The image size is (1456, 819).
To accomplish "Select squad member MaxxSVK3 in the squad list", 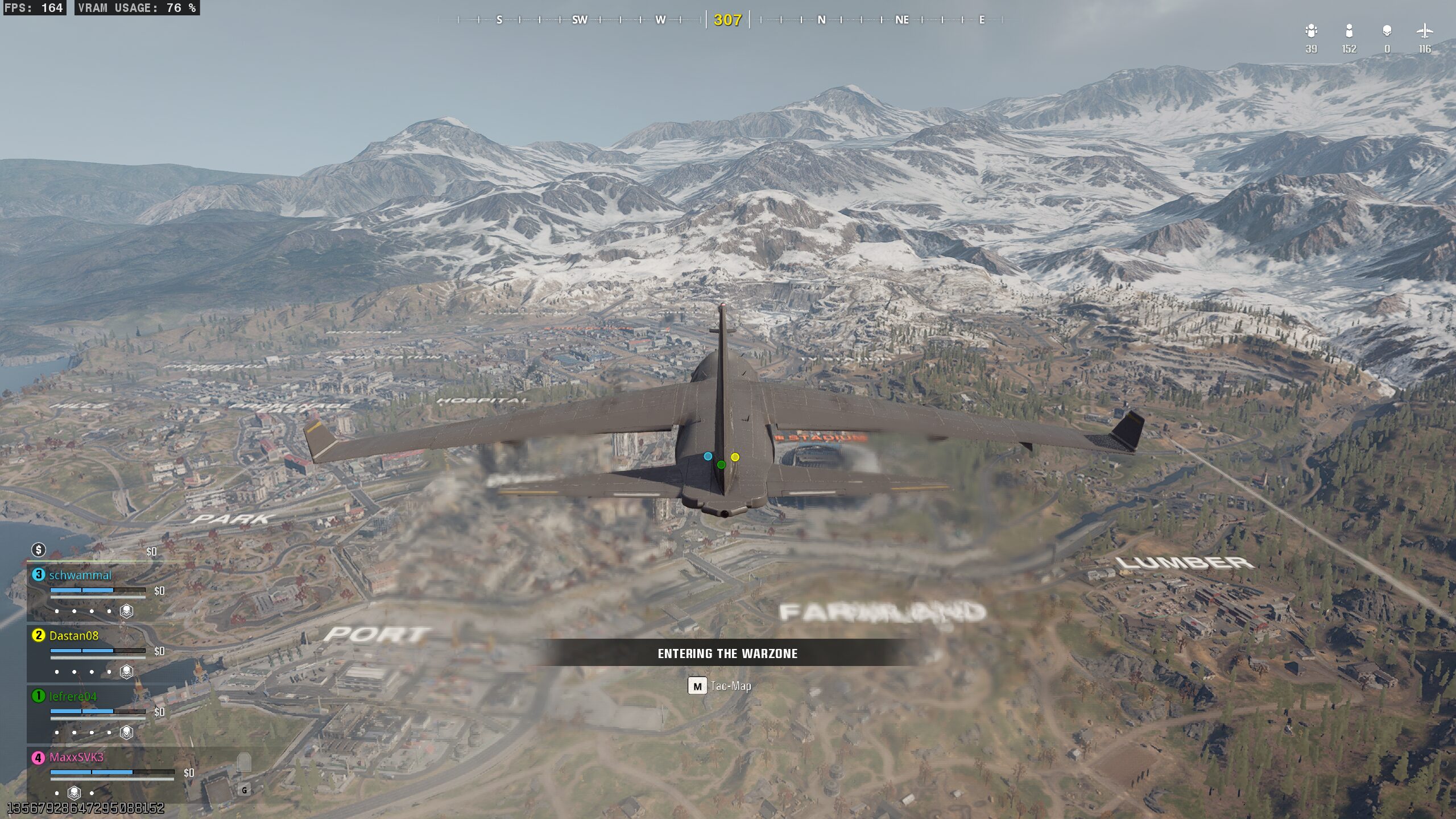I will 76,757.
